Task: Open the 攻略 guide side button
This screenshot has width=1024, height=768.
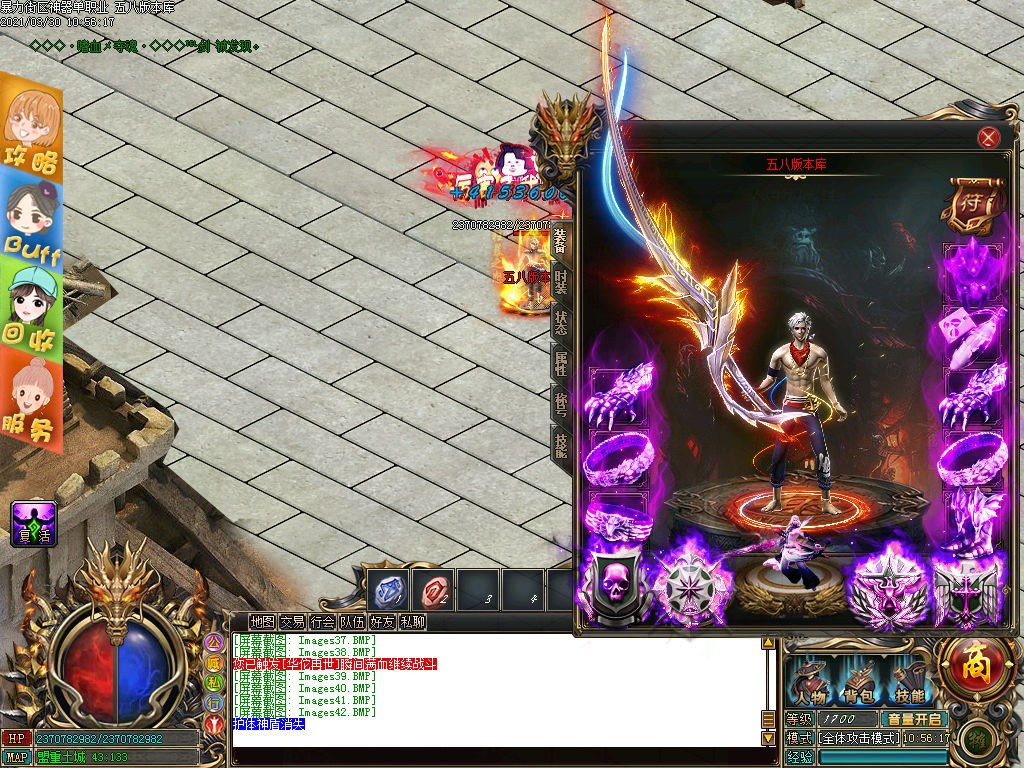Action: [31, 129]
